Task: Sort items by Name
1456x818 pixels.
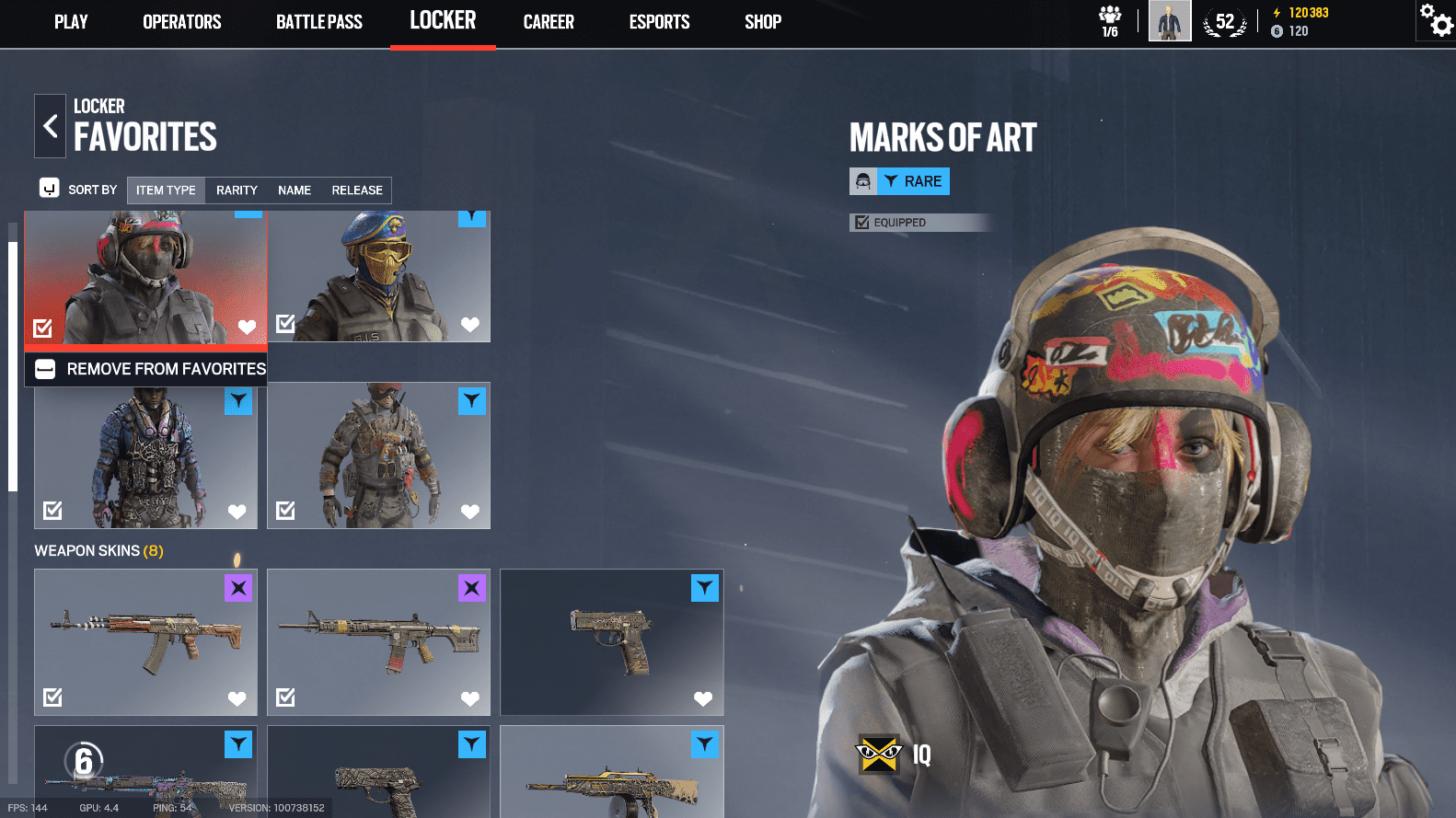Action: [x=295, y=190]
